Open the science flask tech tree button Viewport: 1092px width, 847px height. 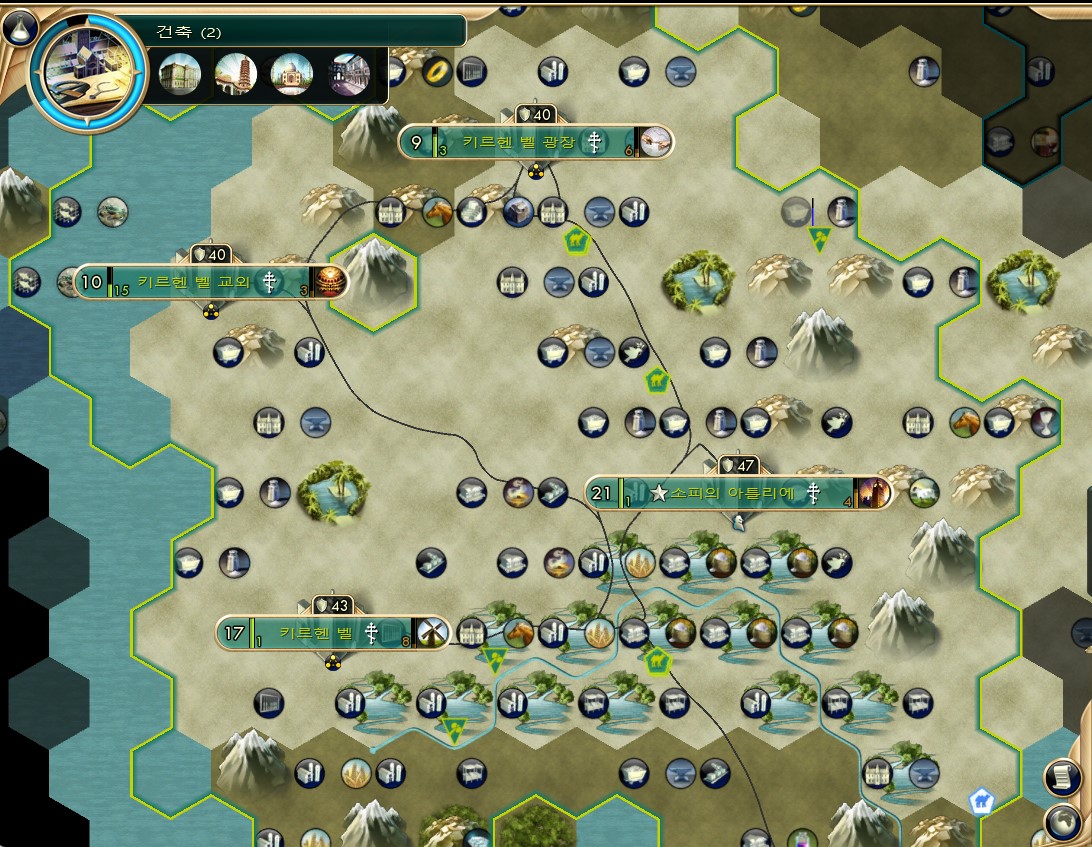[x=19, y=27]
